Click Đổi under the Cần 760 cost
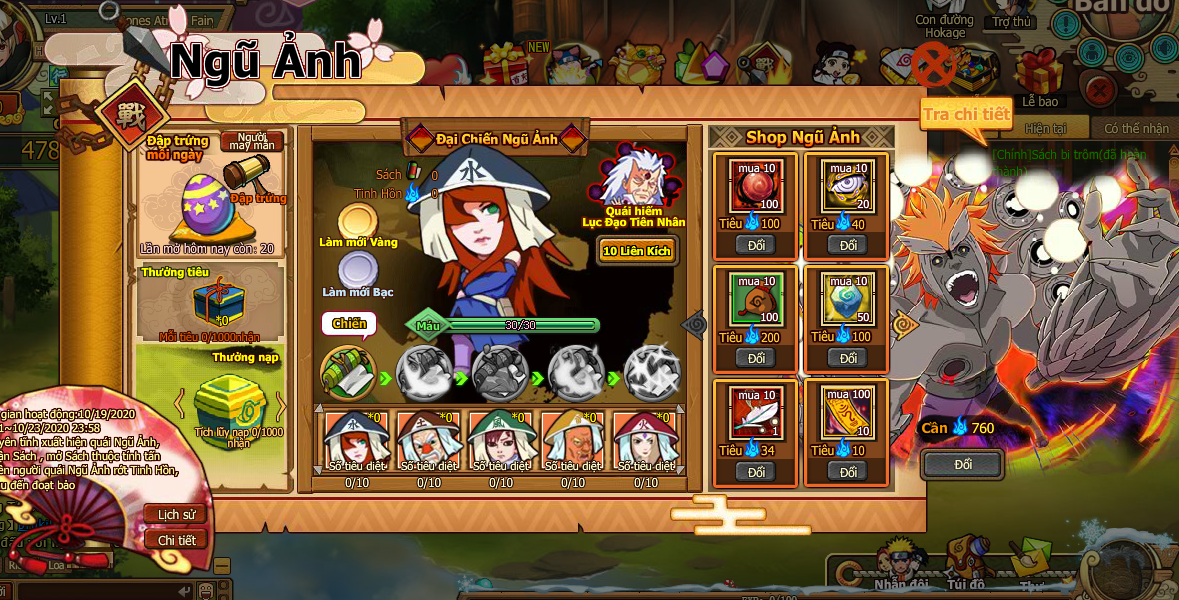The width and height of the screenshot is (1179, 600). coord(962,465)
